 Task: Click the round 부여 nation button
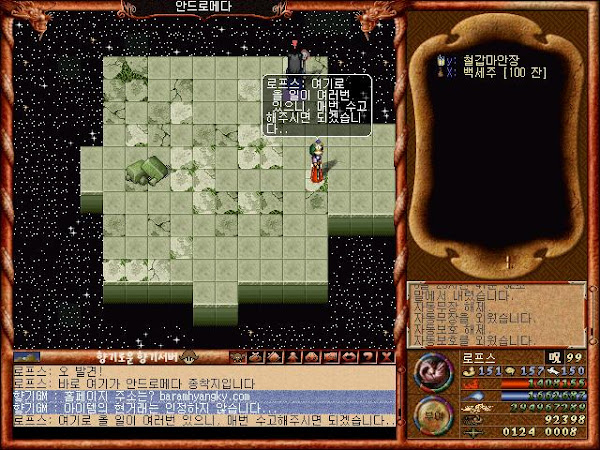pyautogui.click(x=432, y=417)
